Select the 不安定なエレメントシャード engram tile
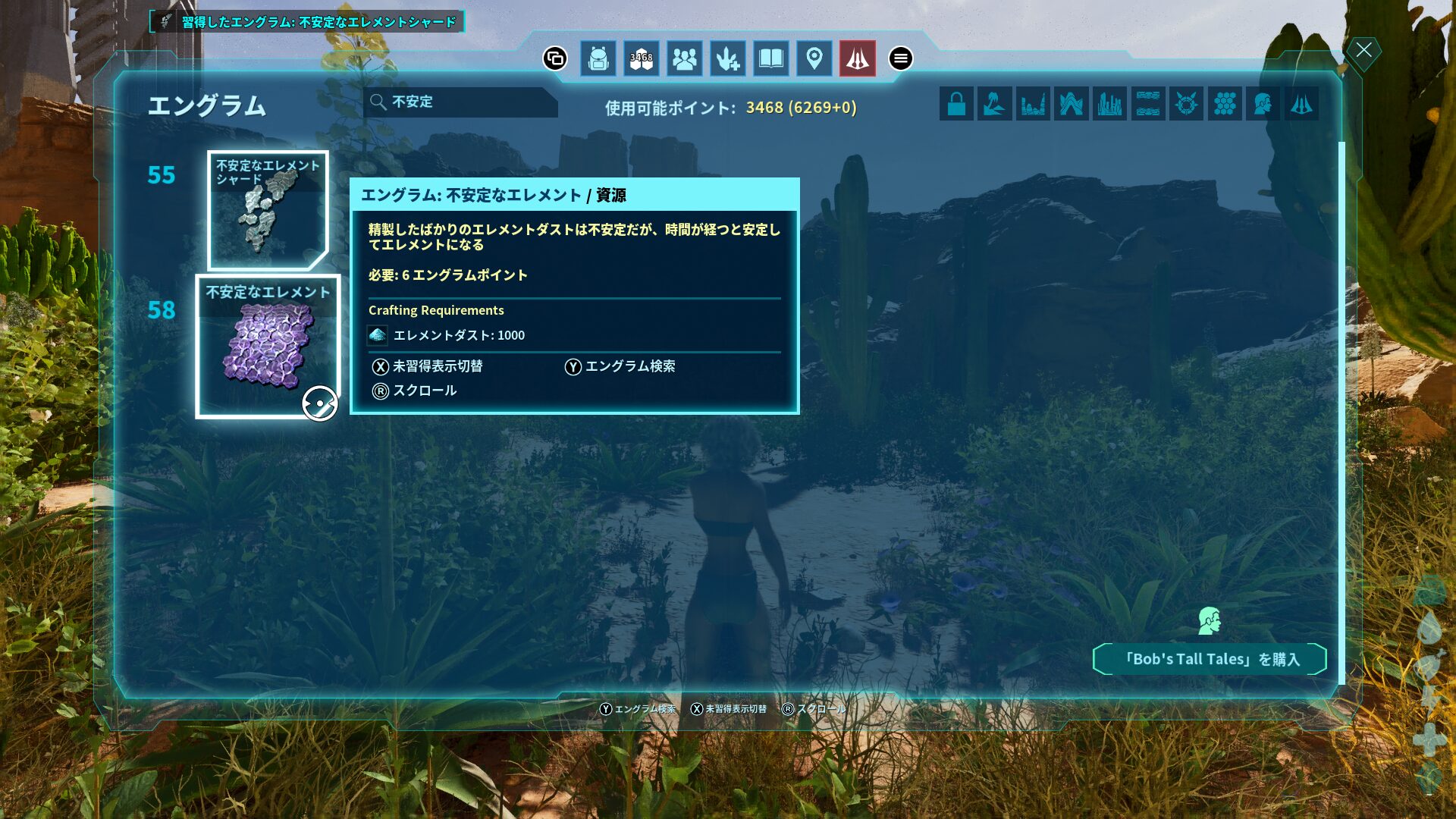Image resolution: width=1456 pixels, height=819 pixels. click(x=268, y=210)
